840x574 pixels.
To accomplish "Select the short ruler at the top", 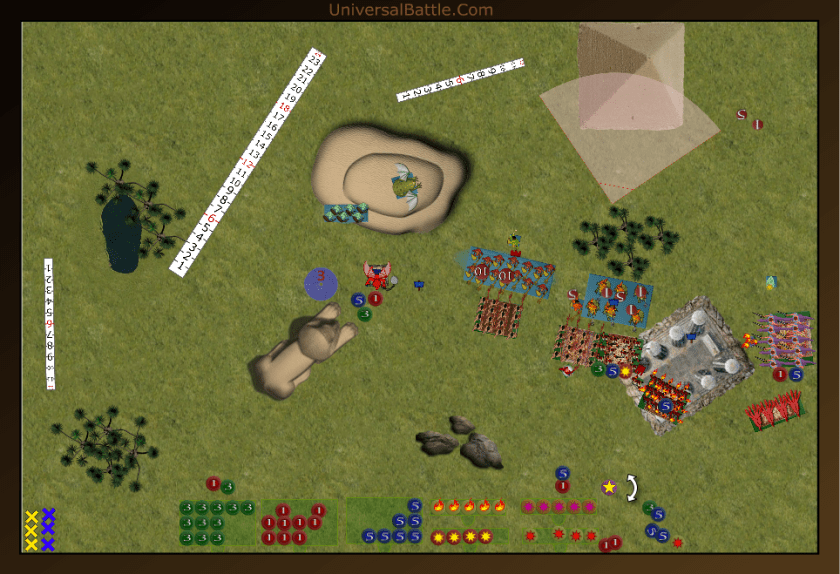I will click(461, 79).
